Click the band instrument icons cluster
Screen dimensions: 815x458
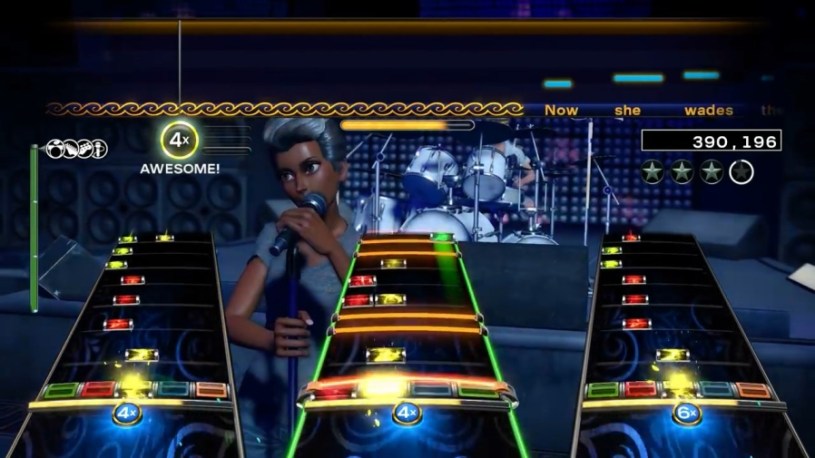pyautogui.click(x=76, y=149)
